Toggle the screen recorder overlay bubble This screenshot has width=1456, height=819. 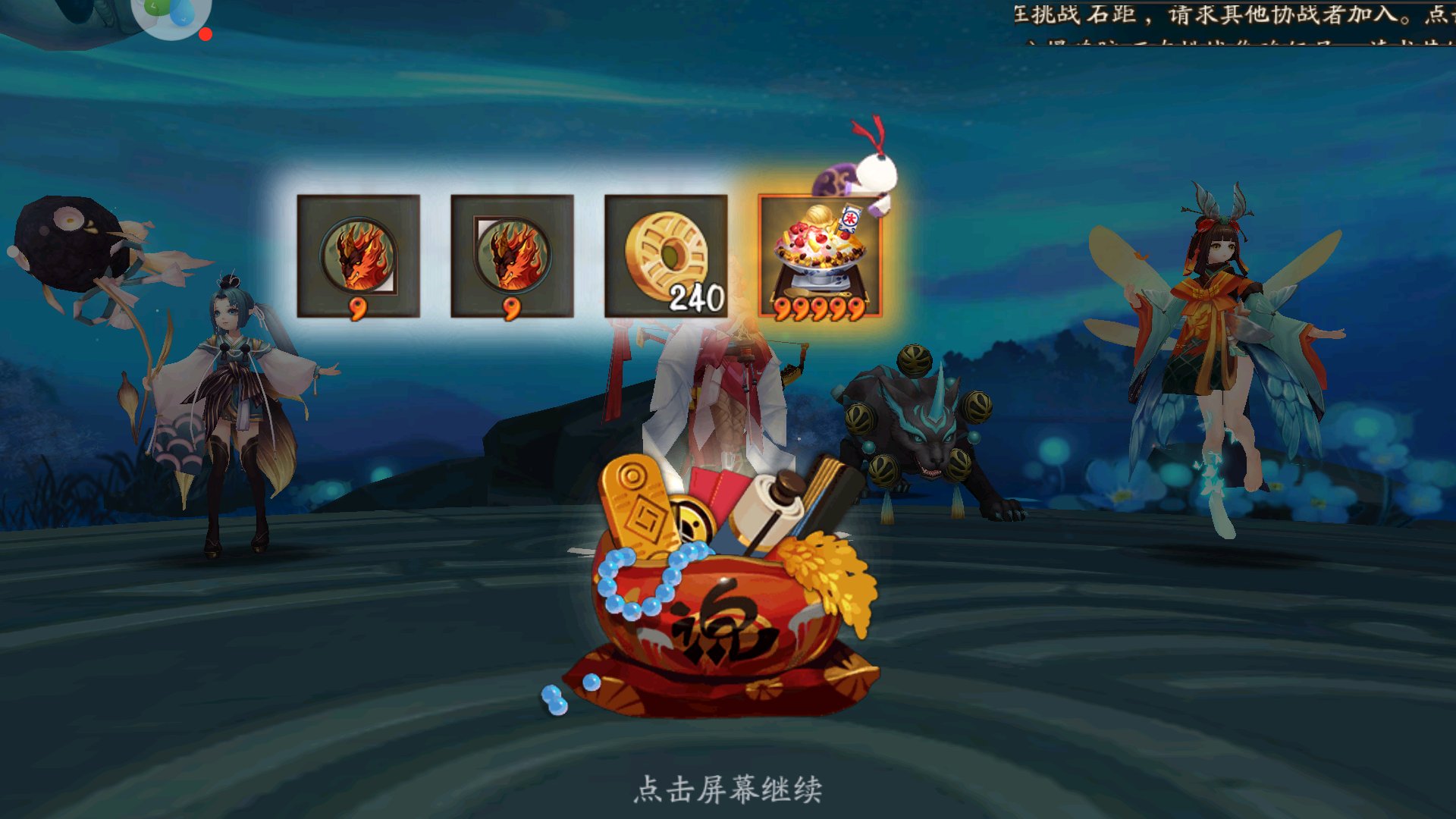tap(171, 15)
